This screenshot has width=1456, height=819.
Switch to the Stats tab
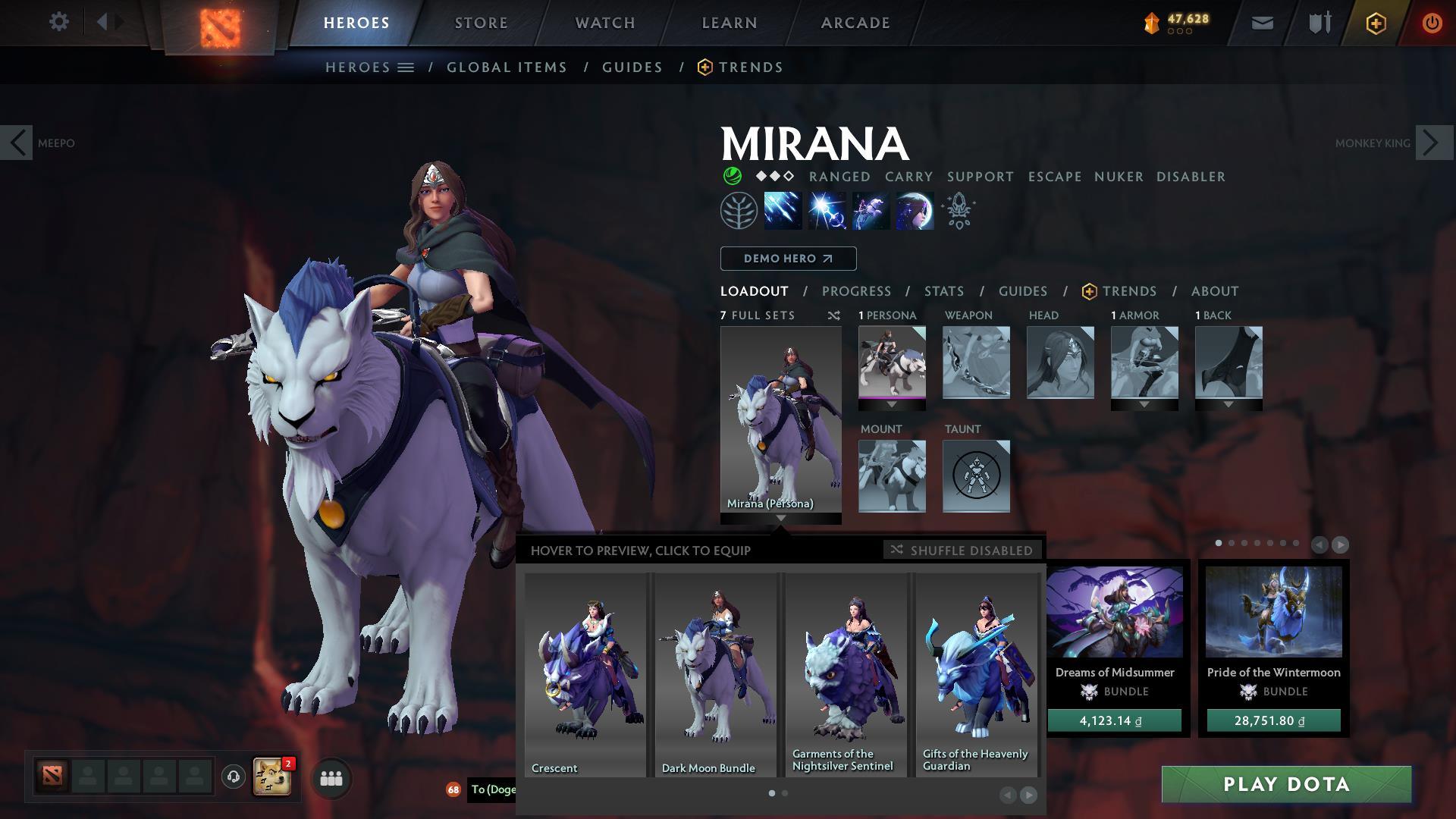click(943, 290)
